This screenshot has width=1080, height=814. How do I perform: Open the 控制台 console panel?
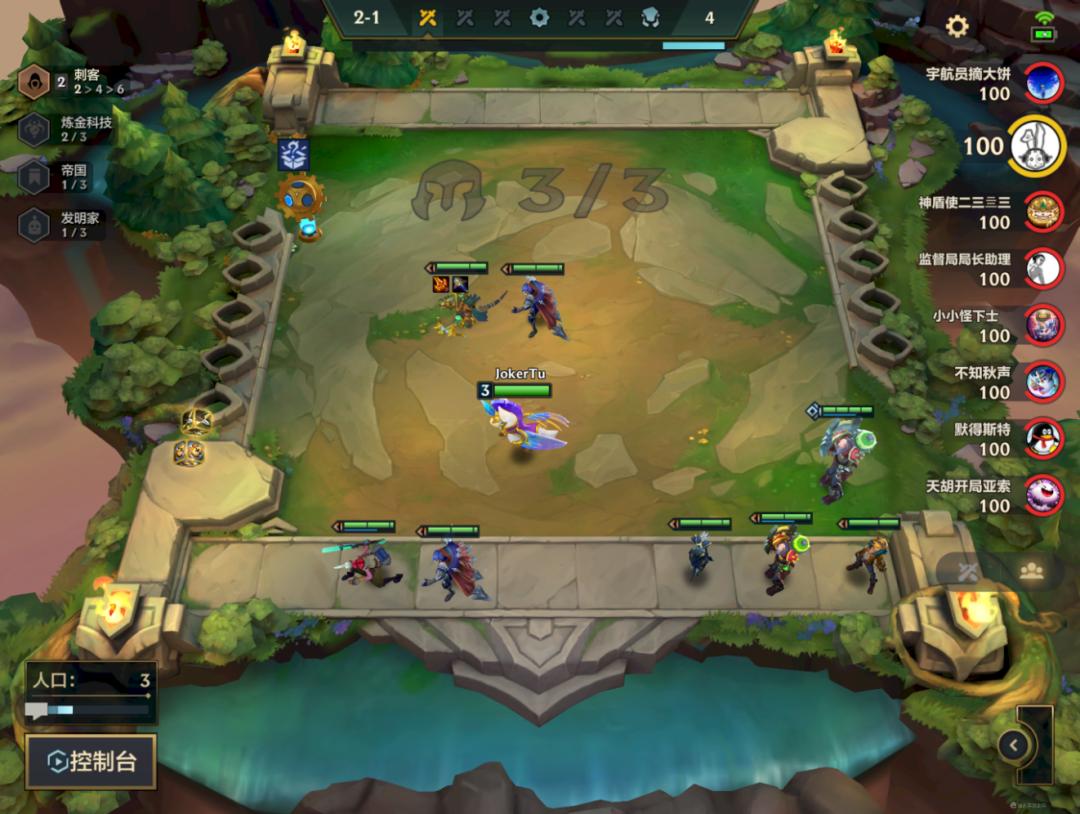91,763
